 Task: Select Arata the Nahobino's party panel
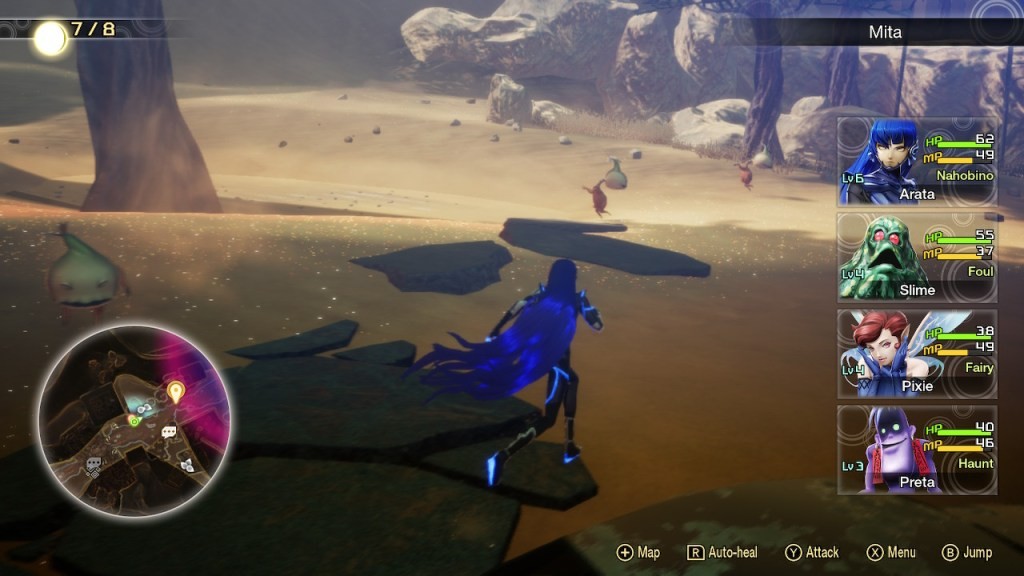(916, 161)
